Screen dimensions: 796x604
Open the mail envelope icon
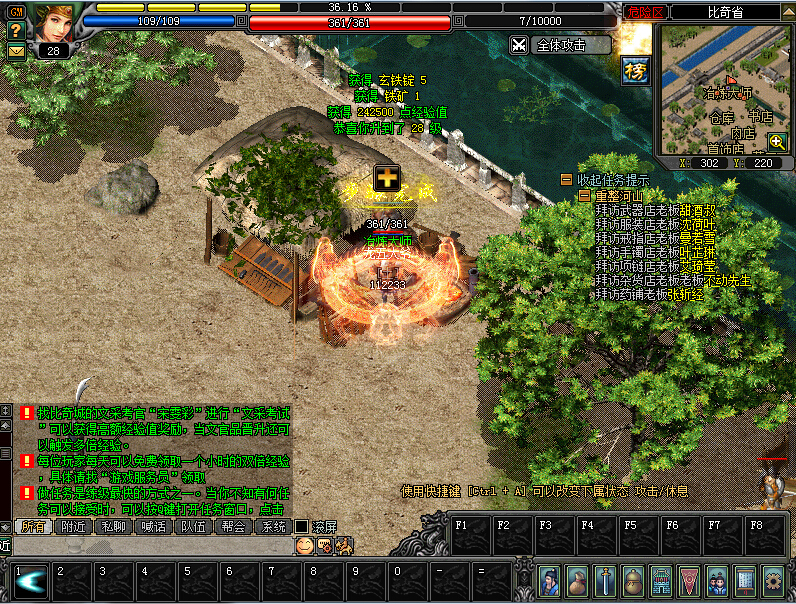(x=16, y=50)
